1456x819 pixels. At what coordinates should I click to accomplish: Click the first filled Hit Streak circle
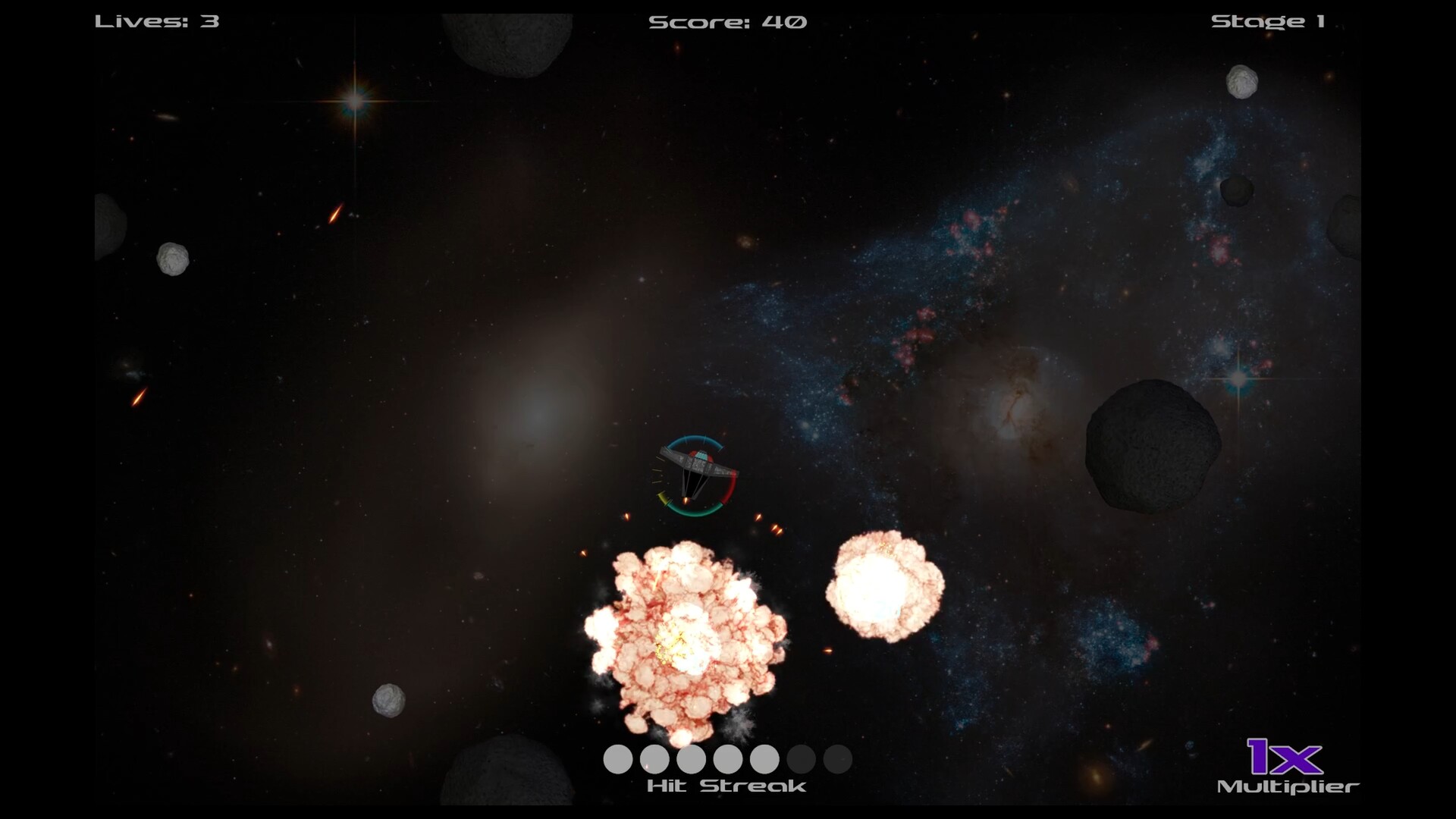pos(617,758)
